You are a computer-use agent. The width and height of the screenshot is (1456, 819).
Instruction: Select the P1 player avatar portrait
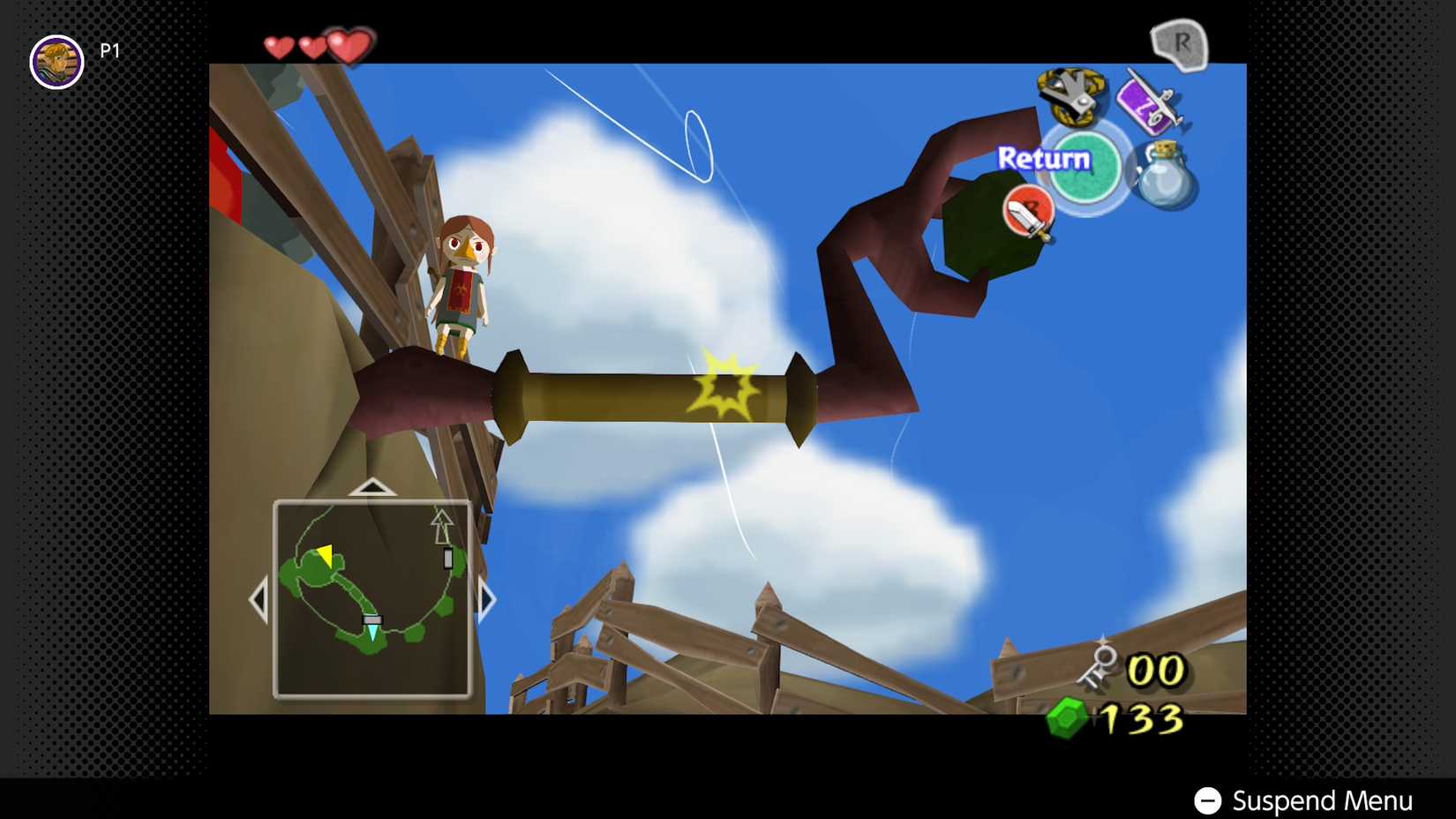coord(56,53)
